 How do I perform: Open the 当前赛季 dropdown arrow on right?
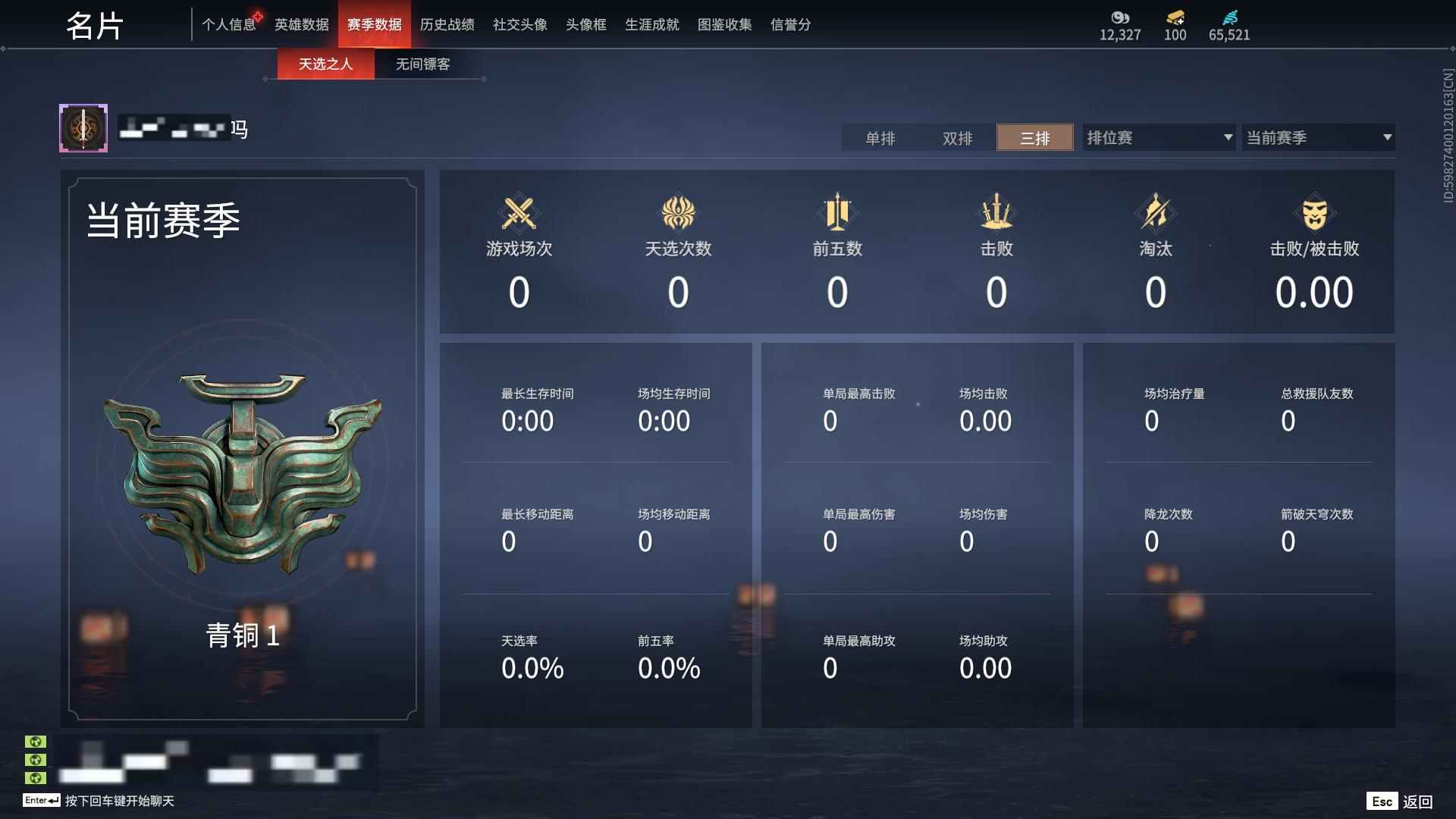(x=1387, y=137)
